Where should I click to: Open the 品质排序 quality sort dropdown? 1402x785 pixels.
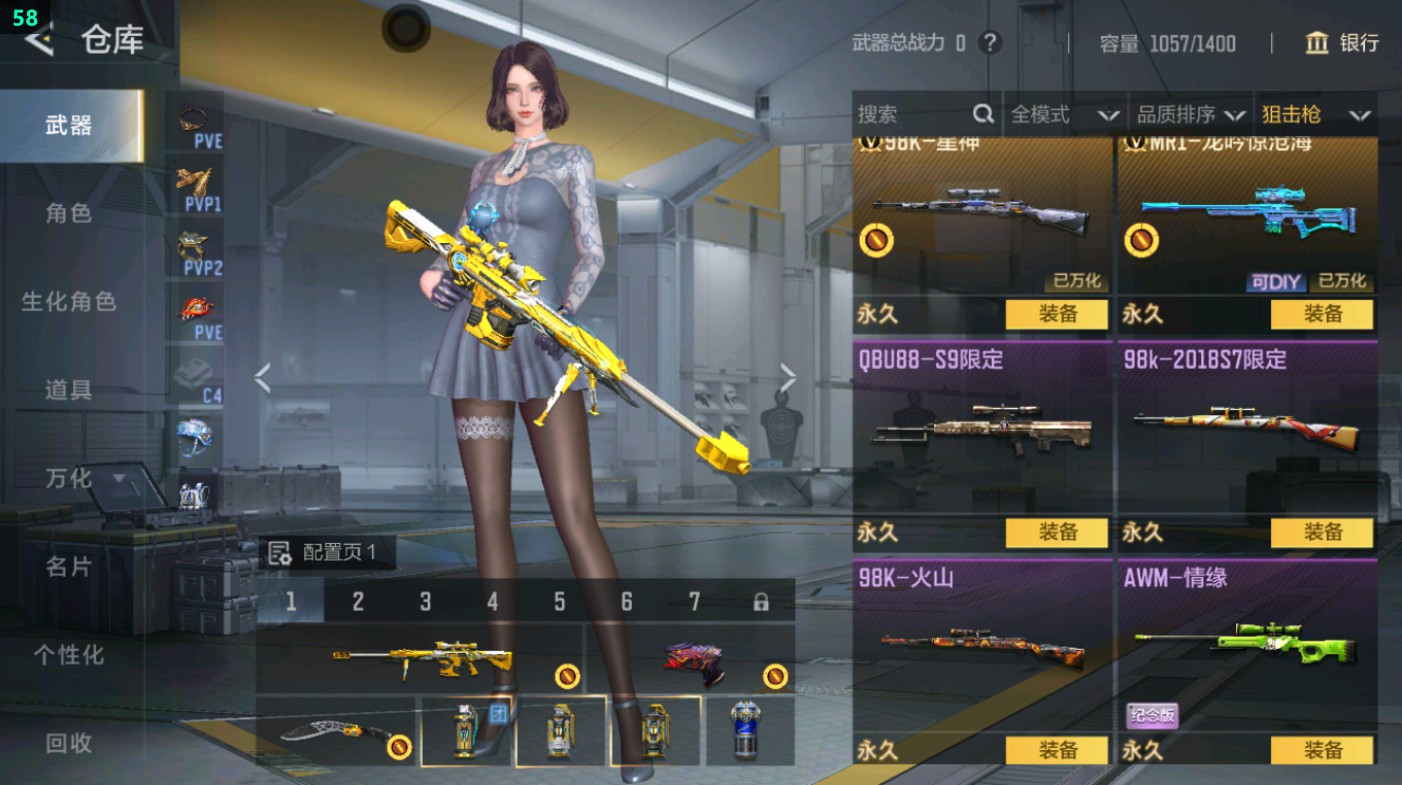coord(1191,115)
